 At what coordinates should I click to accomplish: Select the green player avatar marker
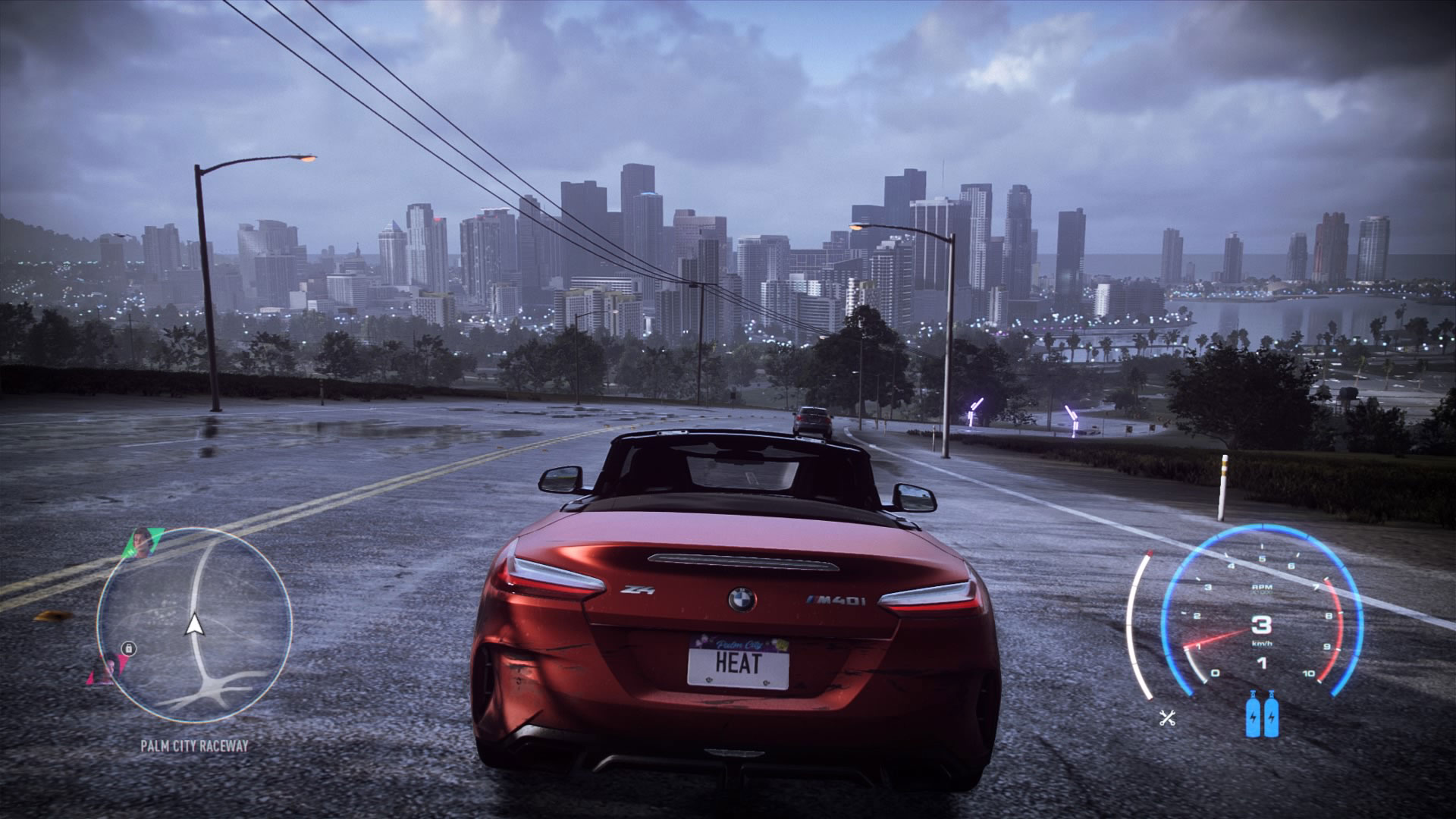point(143,543)
